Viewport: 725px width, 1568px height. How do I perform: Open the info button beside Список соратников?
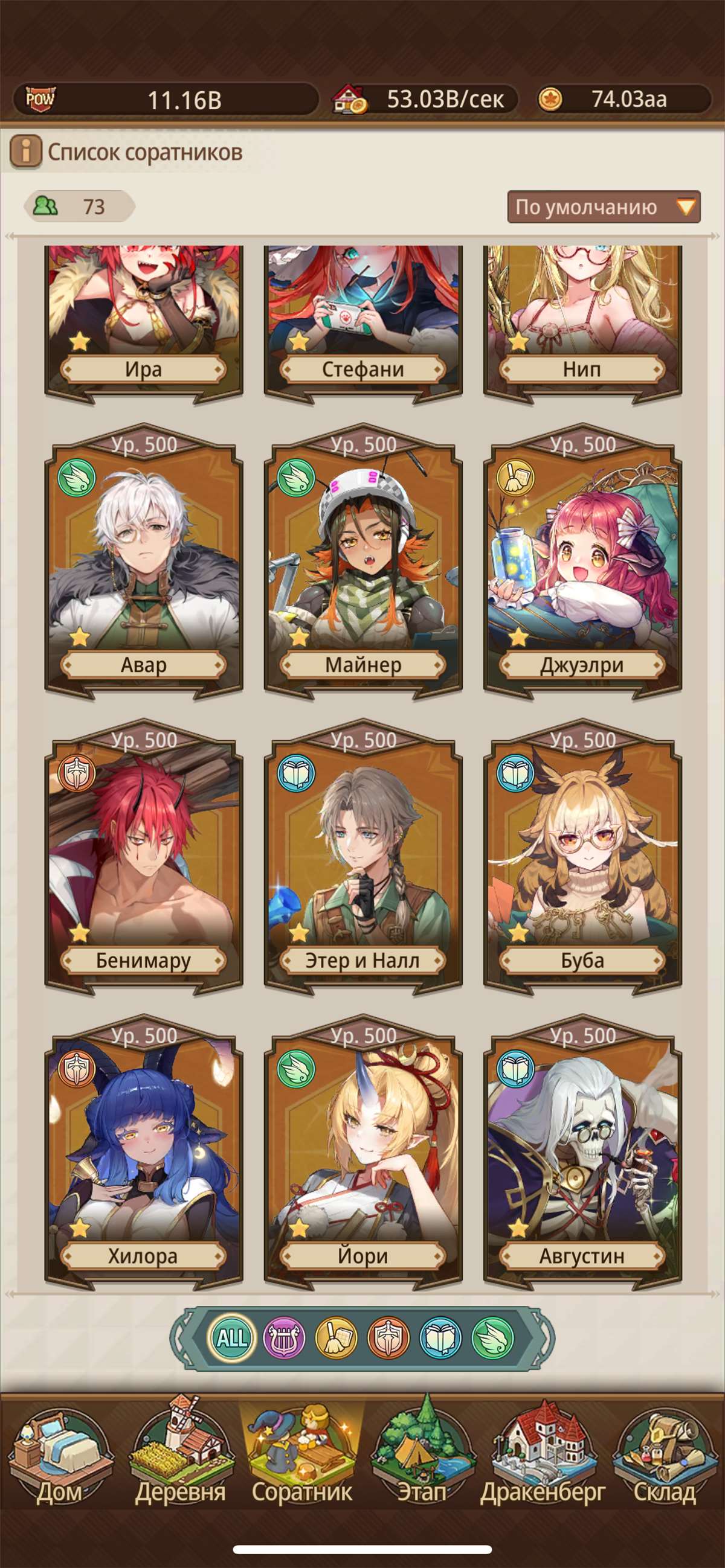click(x=25, y=152)
